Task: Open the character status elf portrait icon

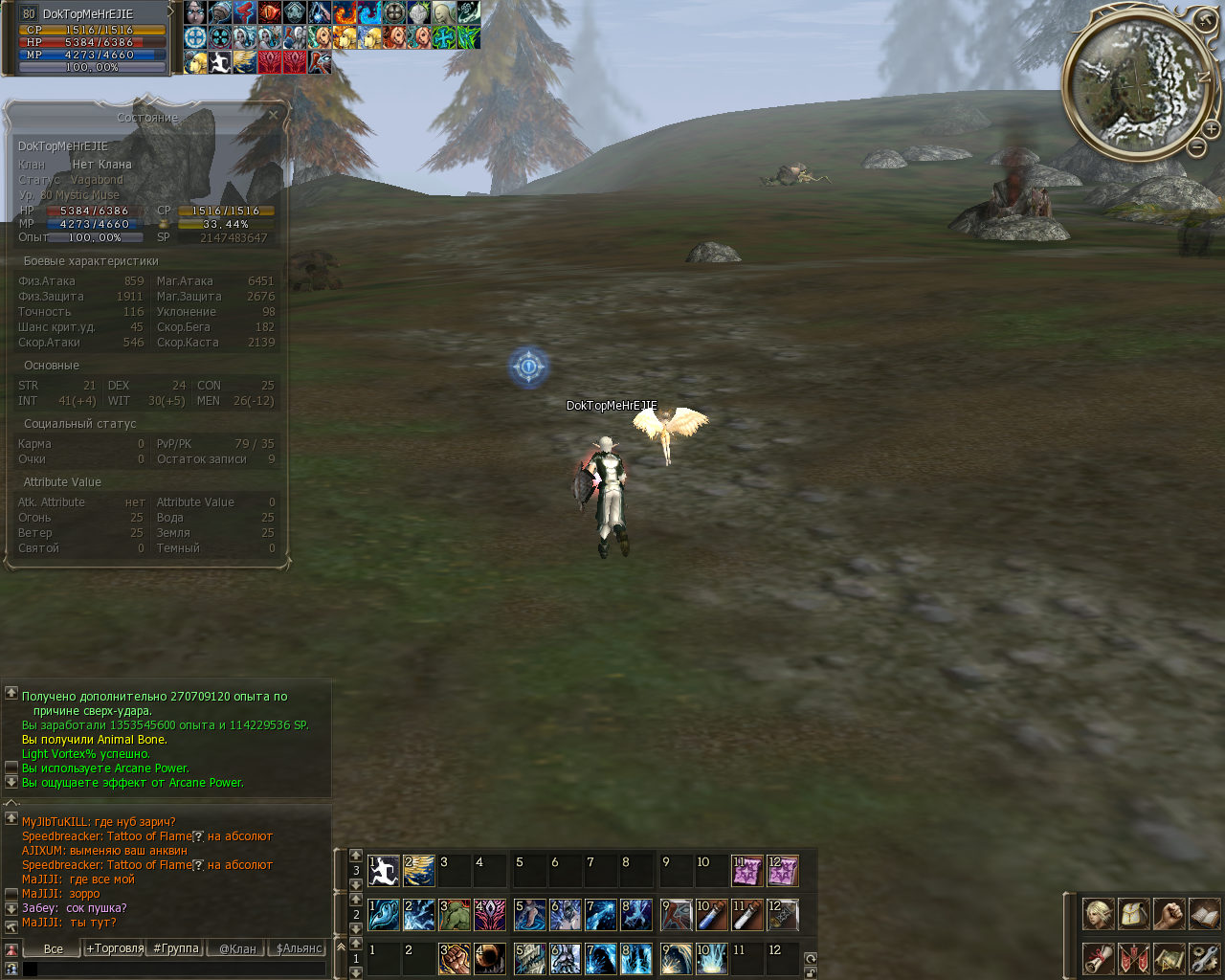Action: tap(1098, 914)
